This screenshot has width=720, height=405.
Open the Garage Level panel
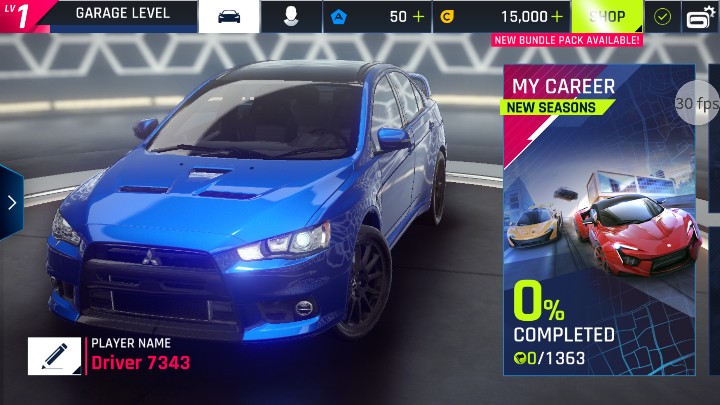coord(122,15)
